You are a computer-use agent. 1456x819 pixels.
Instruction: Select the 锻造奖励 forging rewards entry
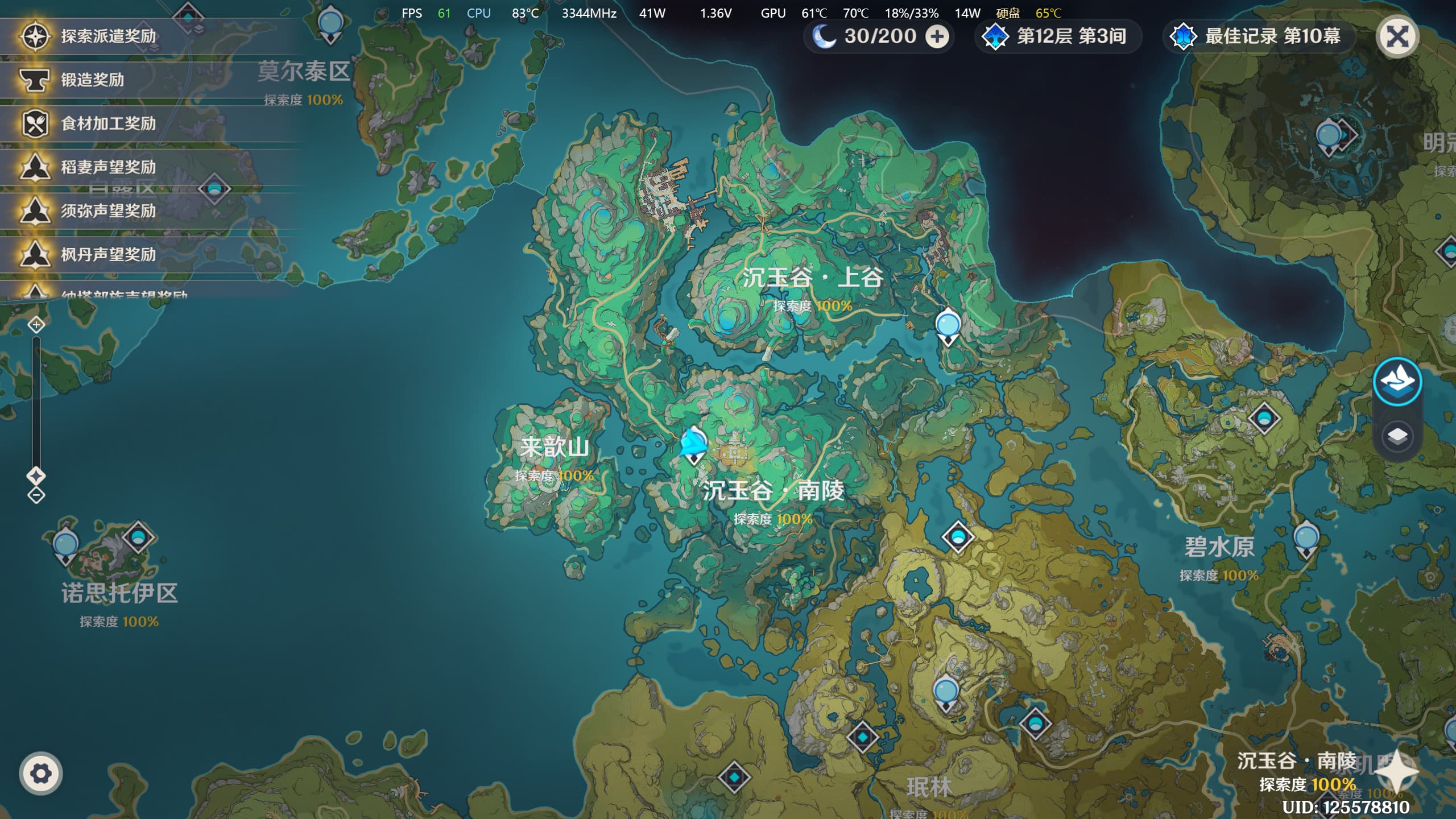pyautogui.click(x=92, y=80)
